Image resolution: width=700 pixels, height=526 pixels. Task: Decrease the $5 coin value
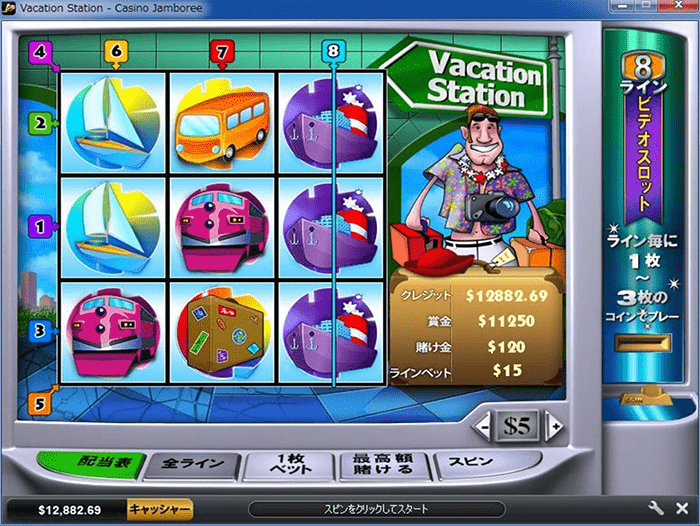[484, 426]
